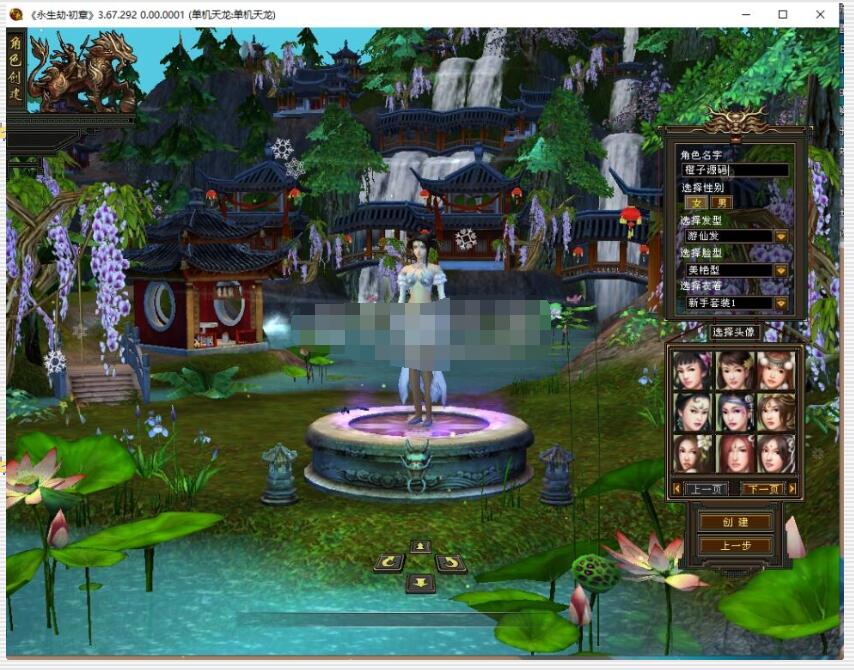Go back with the 上一步 button
The height and width of the screenshot is (670, 854).
[735, 546]
